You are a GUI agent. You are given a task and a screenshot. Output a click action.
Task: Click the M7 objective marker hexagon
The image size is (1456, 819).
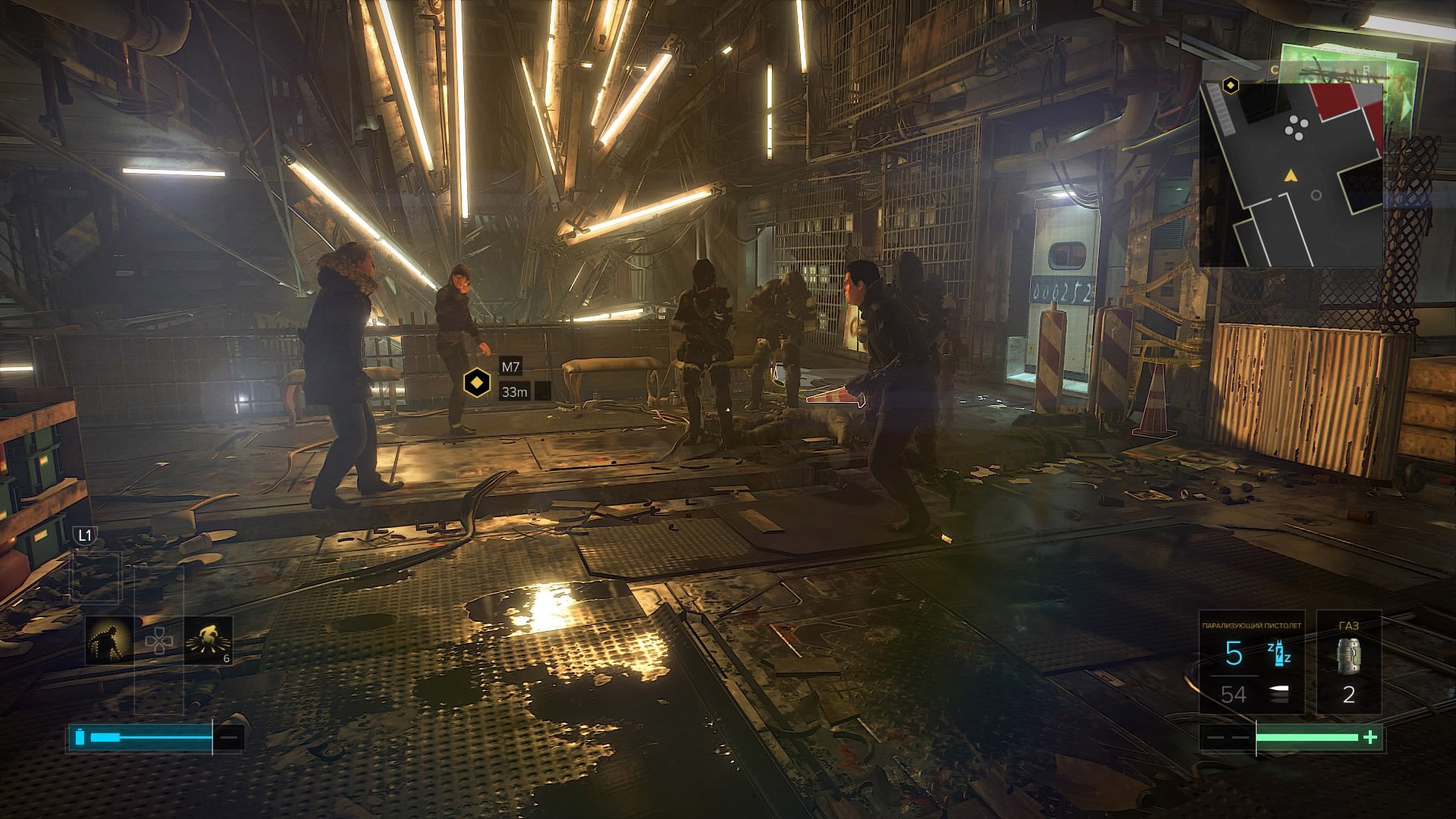(x=477, y=382)
